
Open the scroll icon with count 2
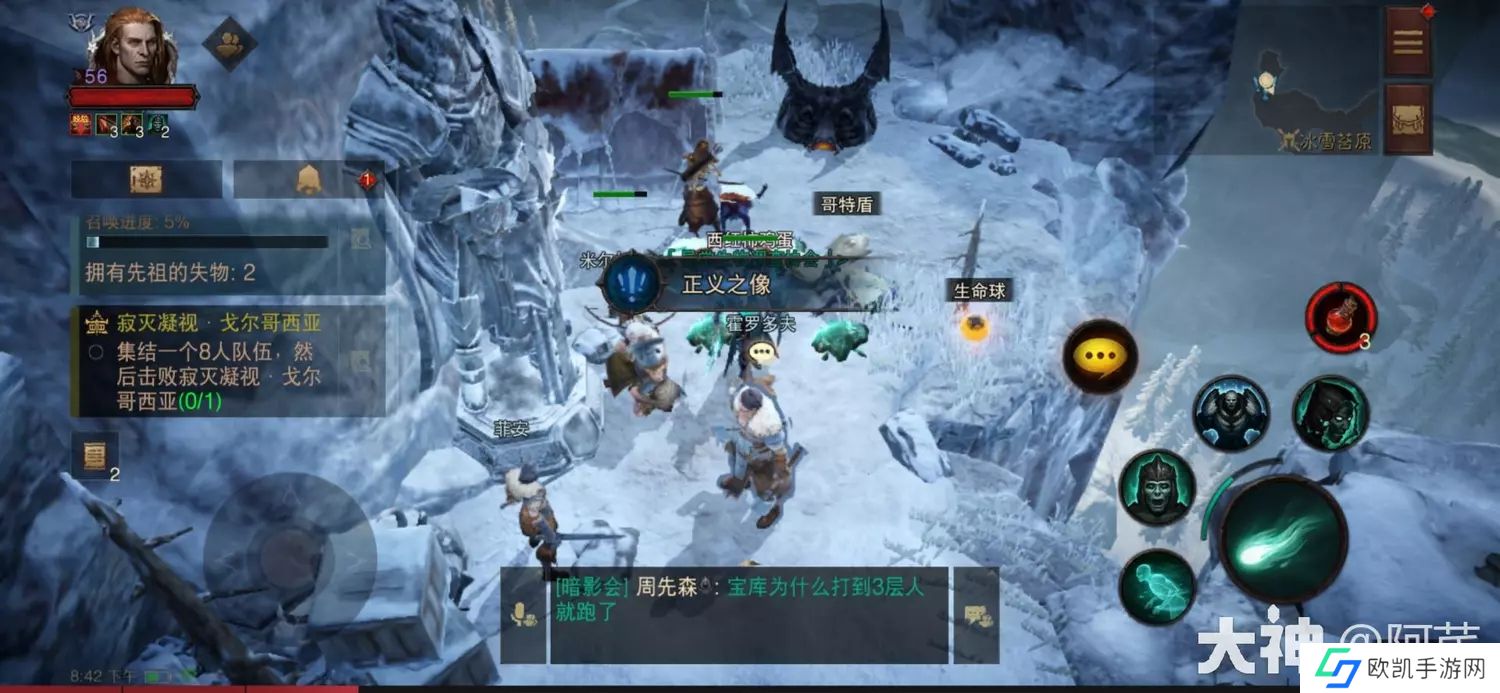tap(96, 456)
